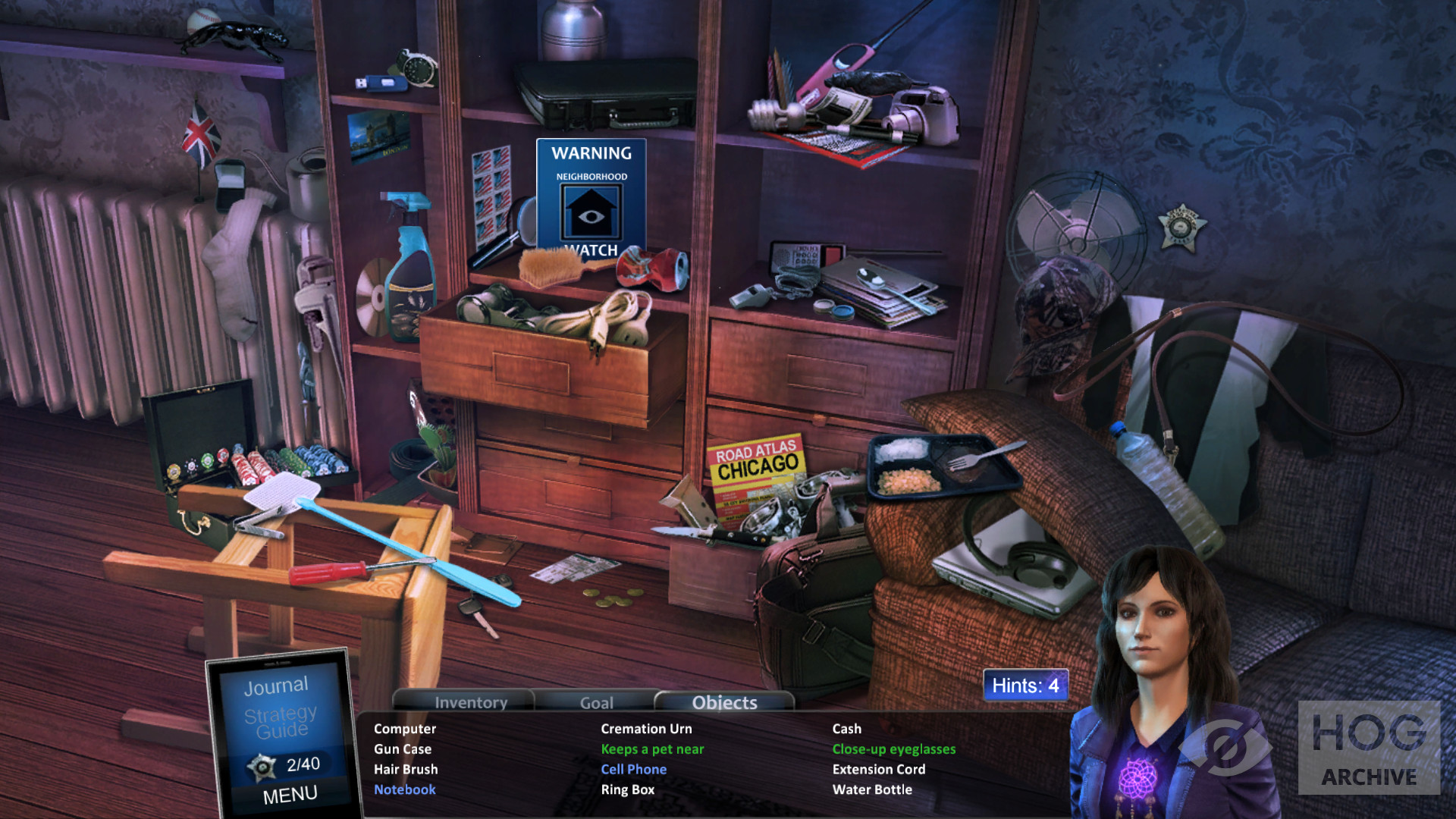Select the 'Notebook' list entry

[x=404, y=789]
